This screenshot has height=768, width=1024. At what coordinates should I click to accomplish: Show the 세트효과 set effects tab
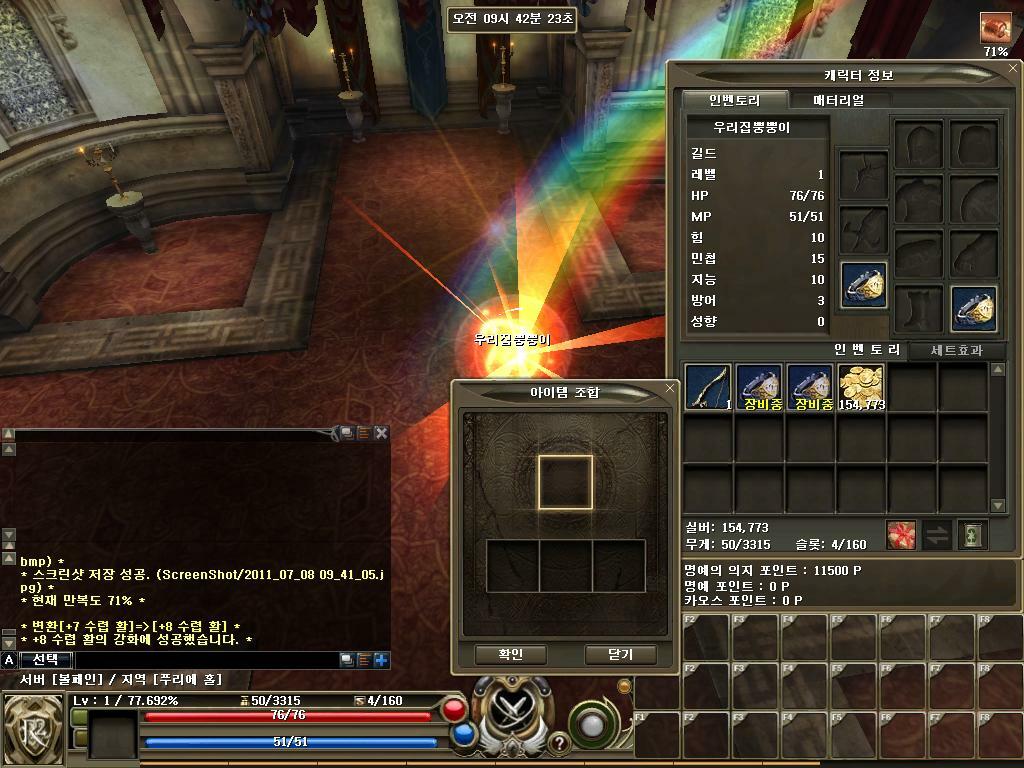957,350
